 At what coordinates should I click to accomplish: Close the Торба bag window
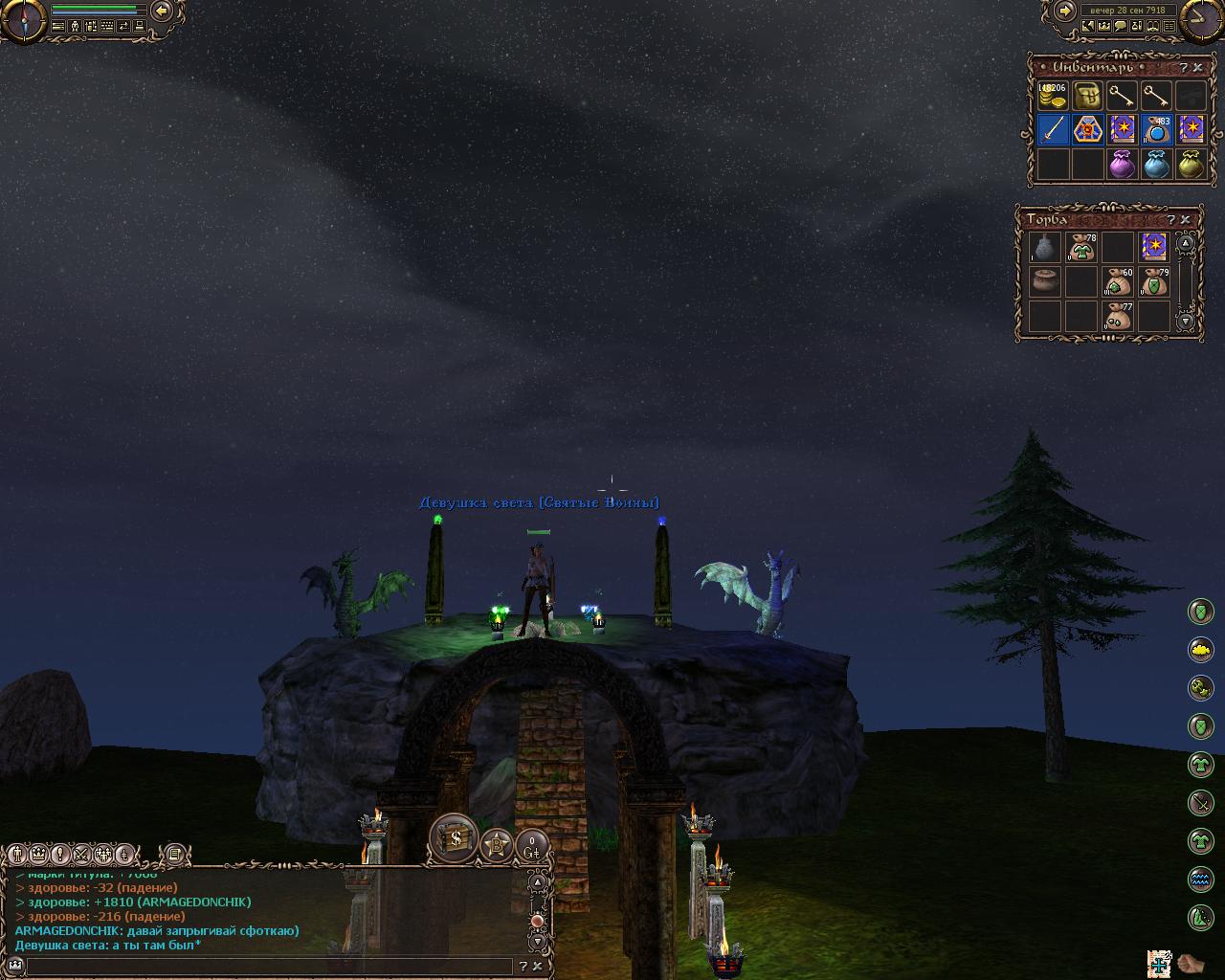tap(1185, 220)
